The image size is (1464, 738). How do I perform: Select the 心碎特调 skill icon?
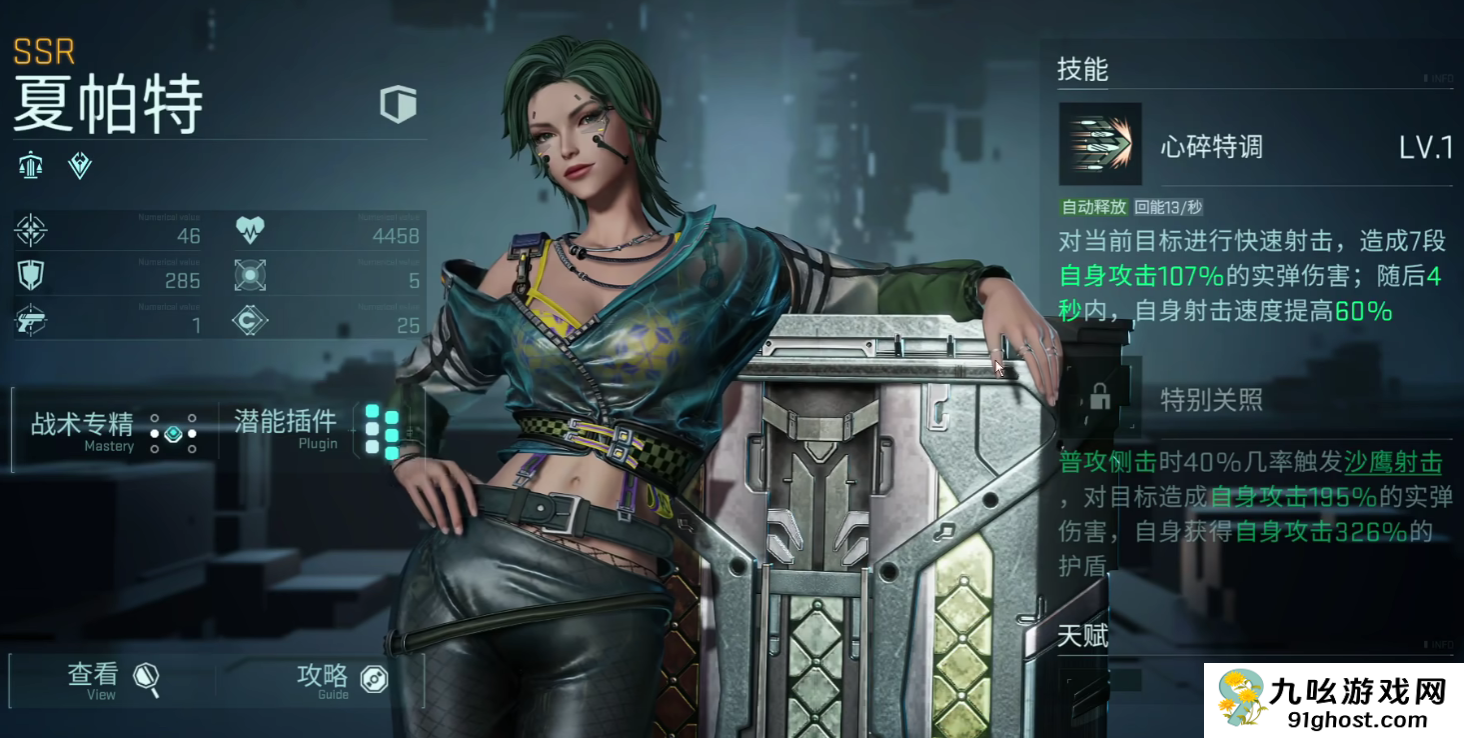tap(1100, 145)
